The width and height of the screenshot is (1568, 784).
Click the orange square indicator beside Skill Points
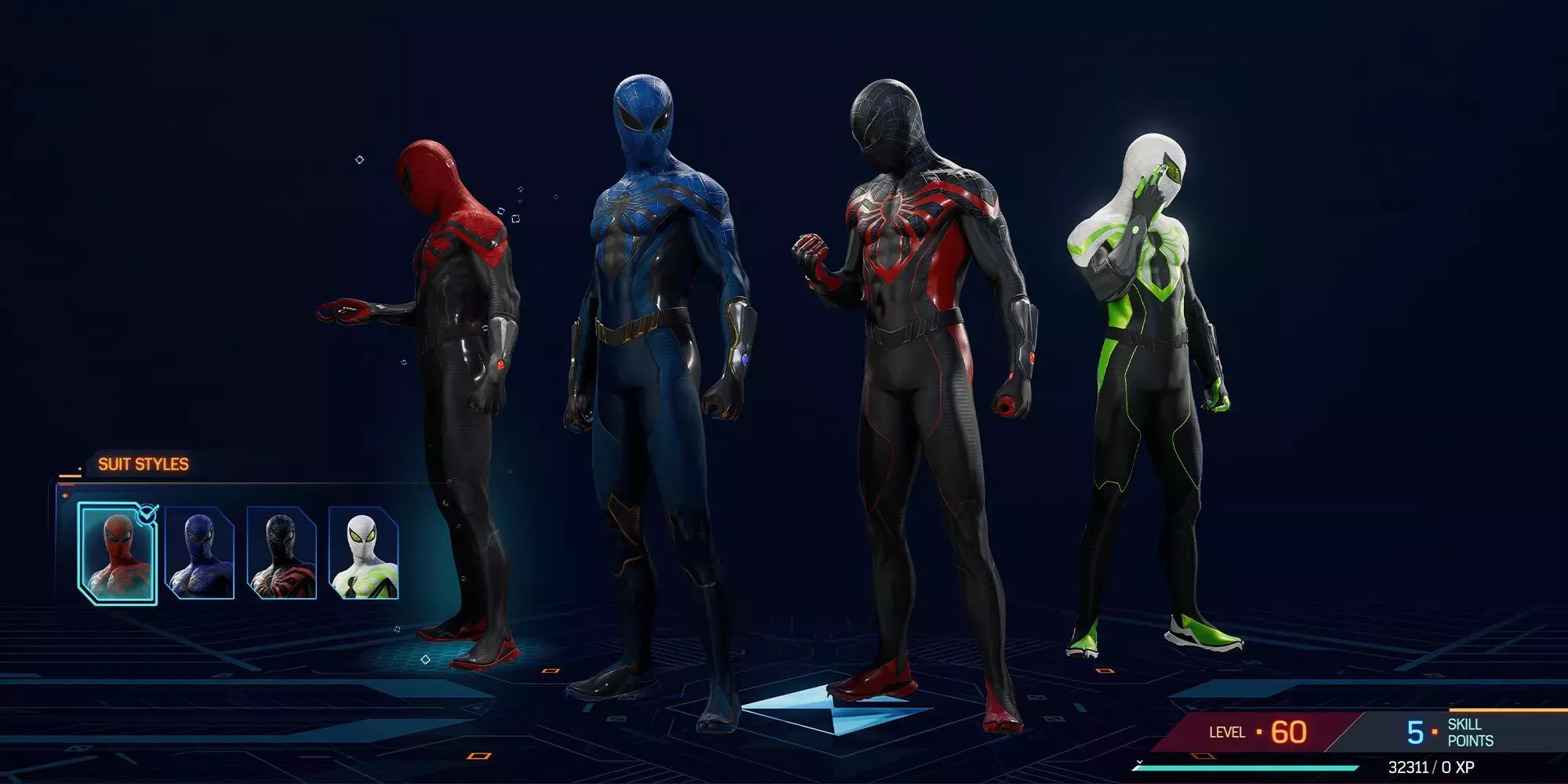point(1436,731)
